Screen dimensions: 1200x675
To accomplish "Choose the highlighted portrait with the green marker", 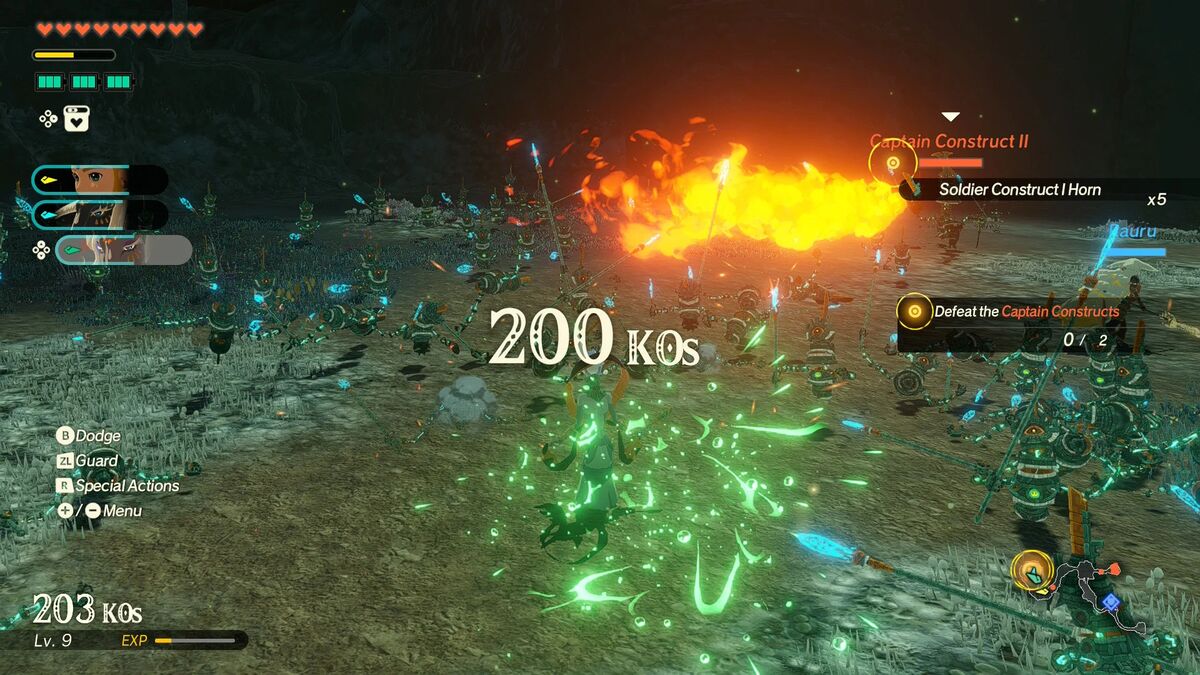I will click(x=122, y=249).
